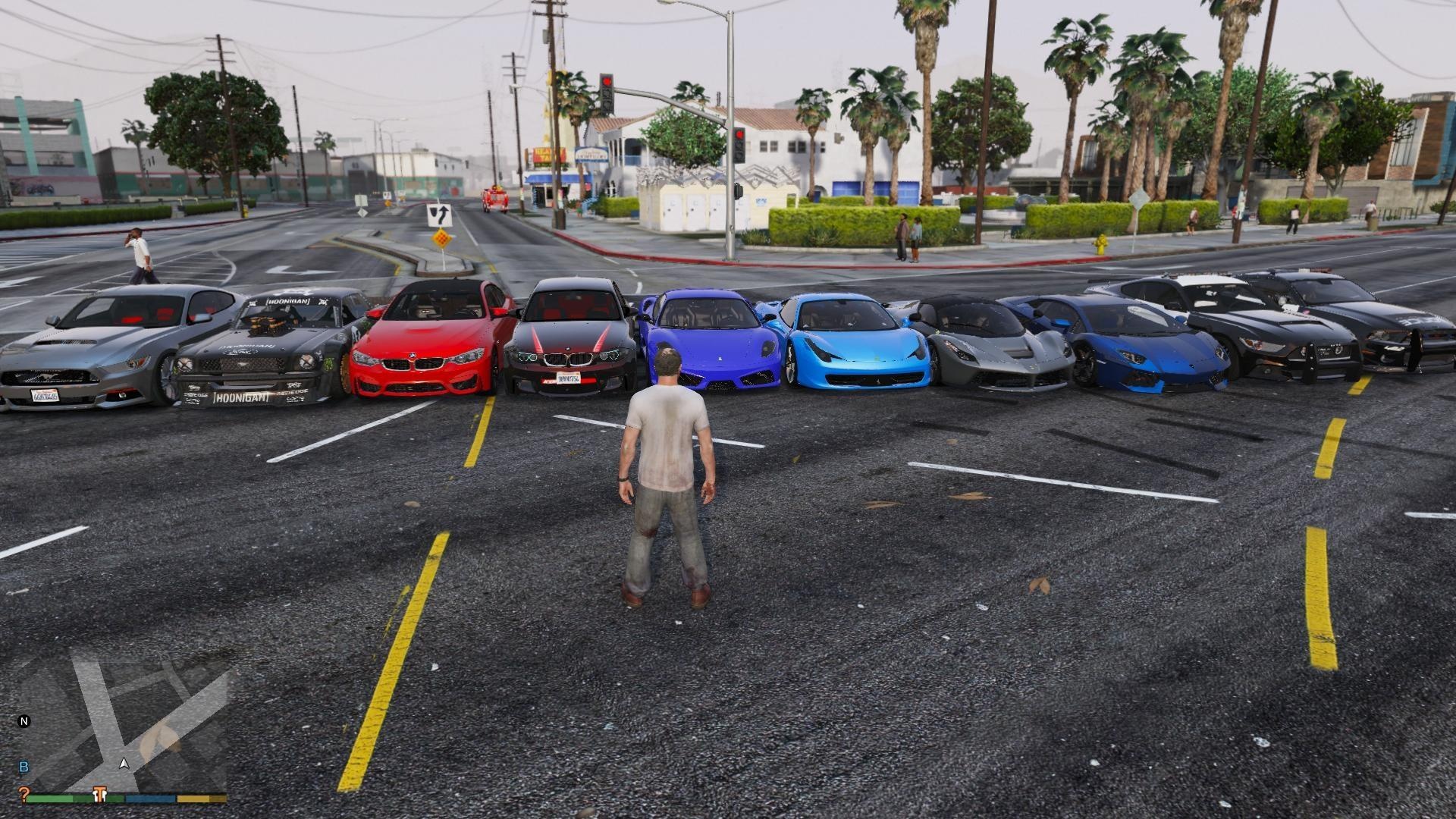Viewport: 1456px width, 819px height.
Task: Click the blue B blip on the minimap
Action: (x=24, y=767)
